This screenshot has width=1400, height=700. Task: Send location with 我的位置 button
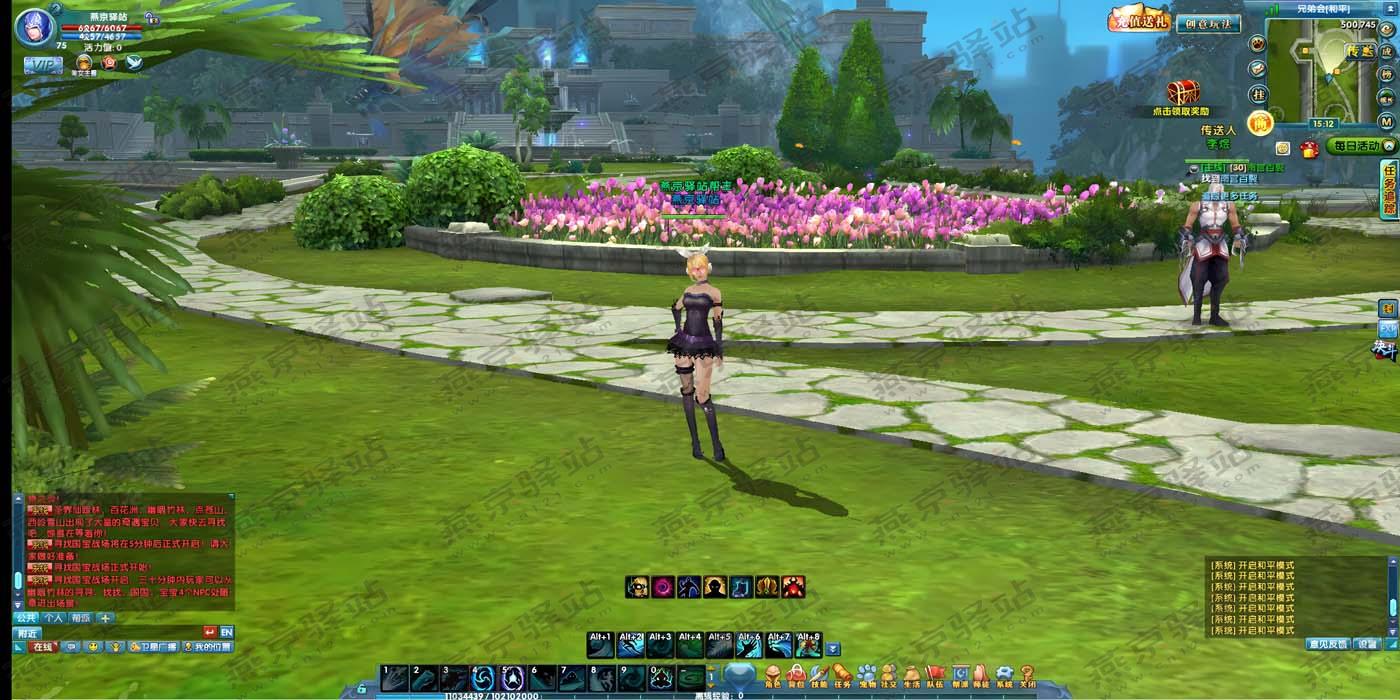tap(207, 647)
